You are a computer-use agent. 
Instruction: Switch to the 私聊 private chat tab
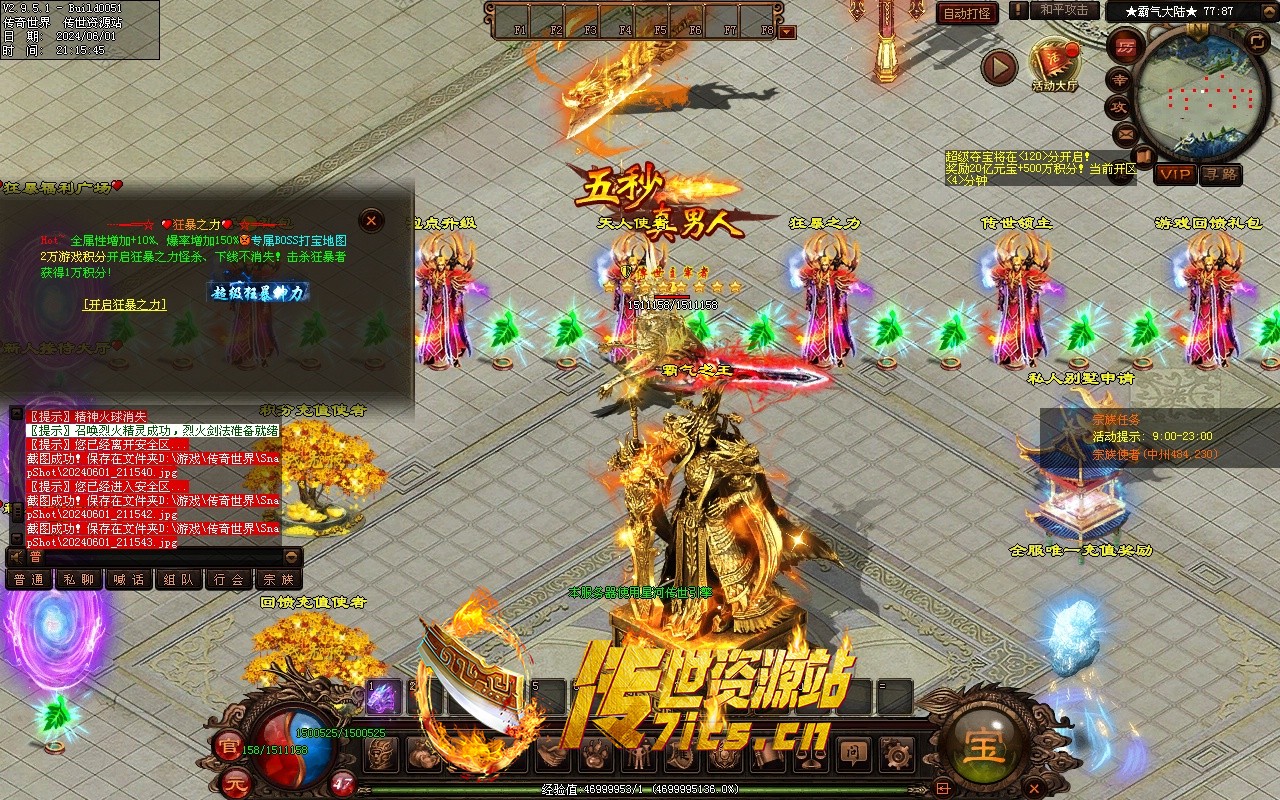click(80, 579)
